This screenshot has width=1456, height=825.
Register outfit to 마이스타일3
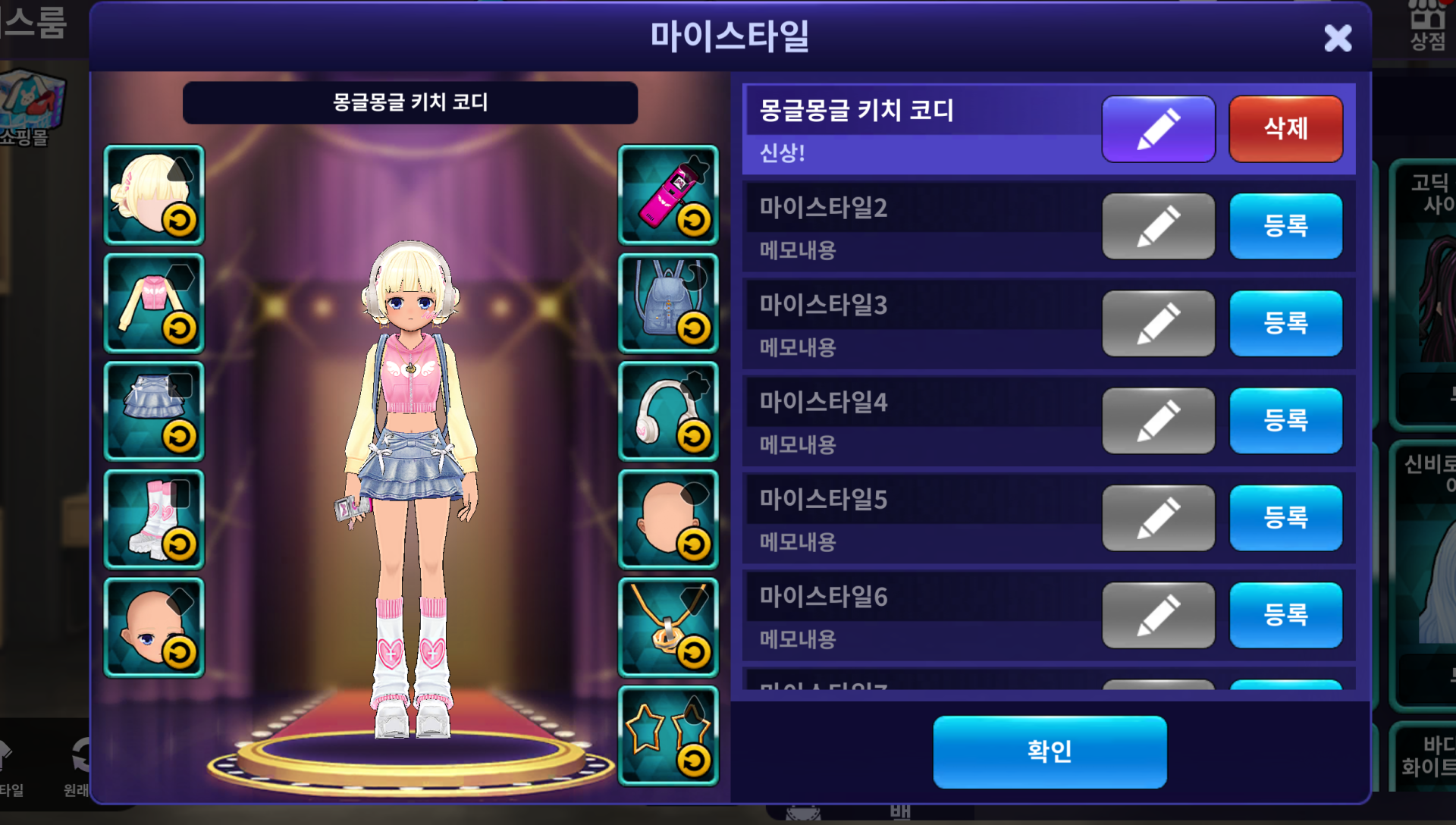[x=1285, y=323]
